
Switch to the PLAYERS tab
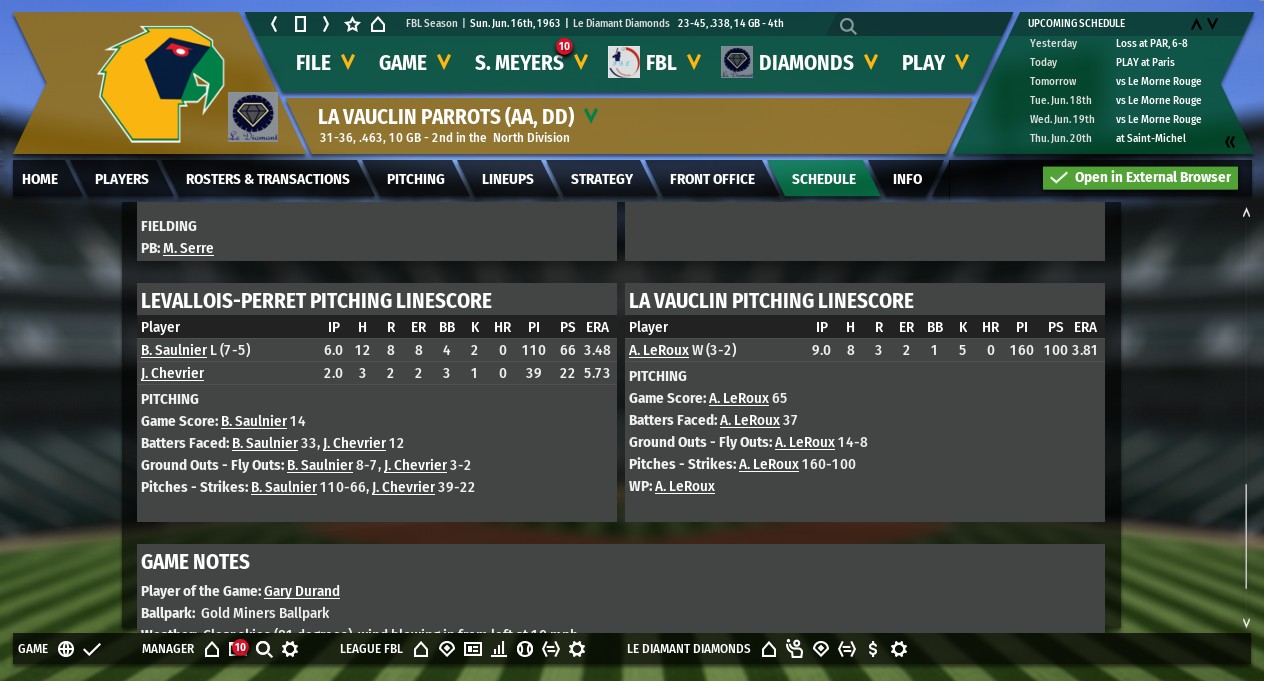122,179
